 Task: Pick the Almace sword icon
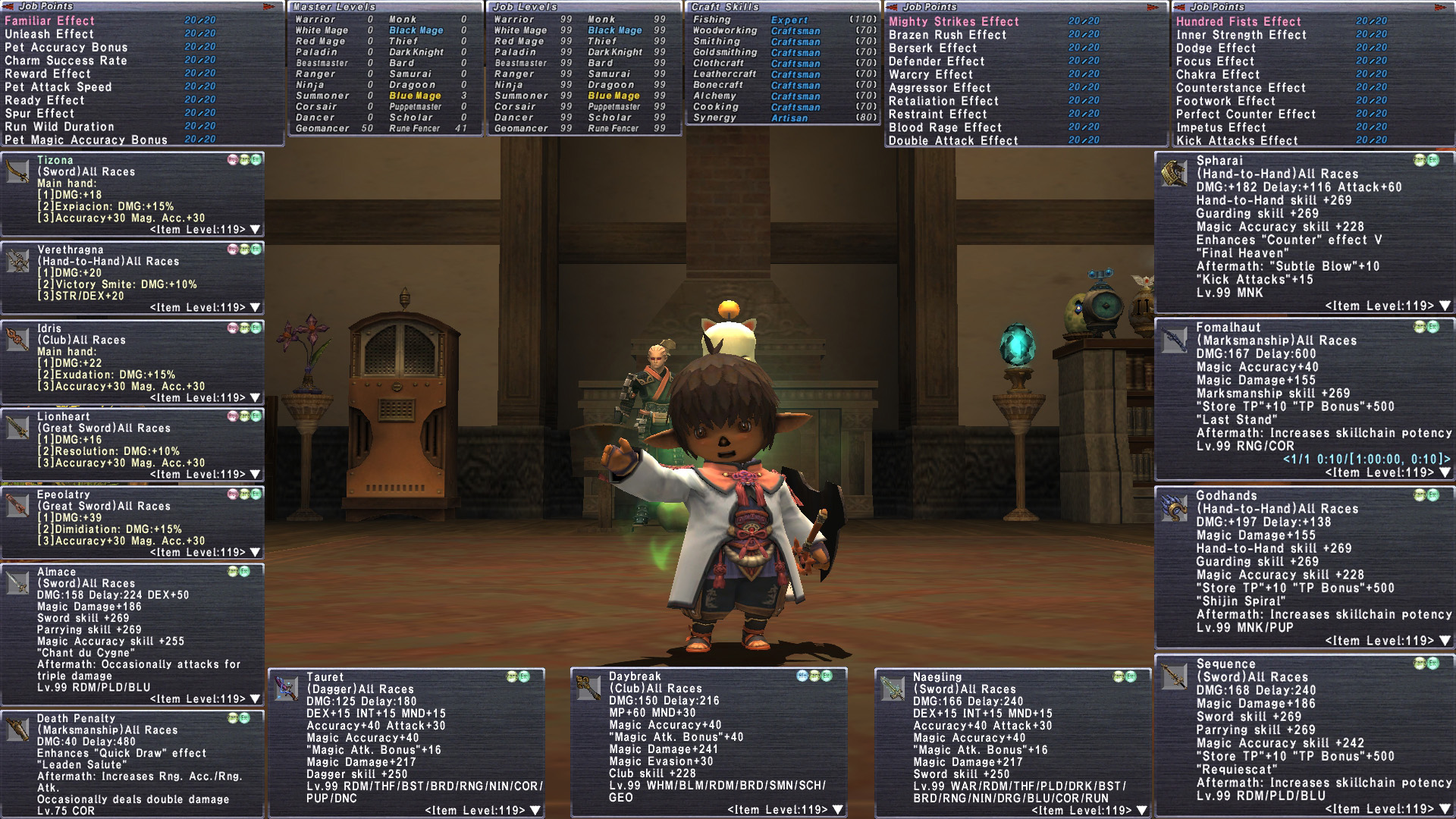click(x=18, y=583)
